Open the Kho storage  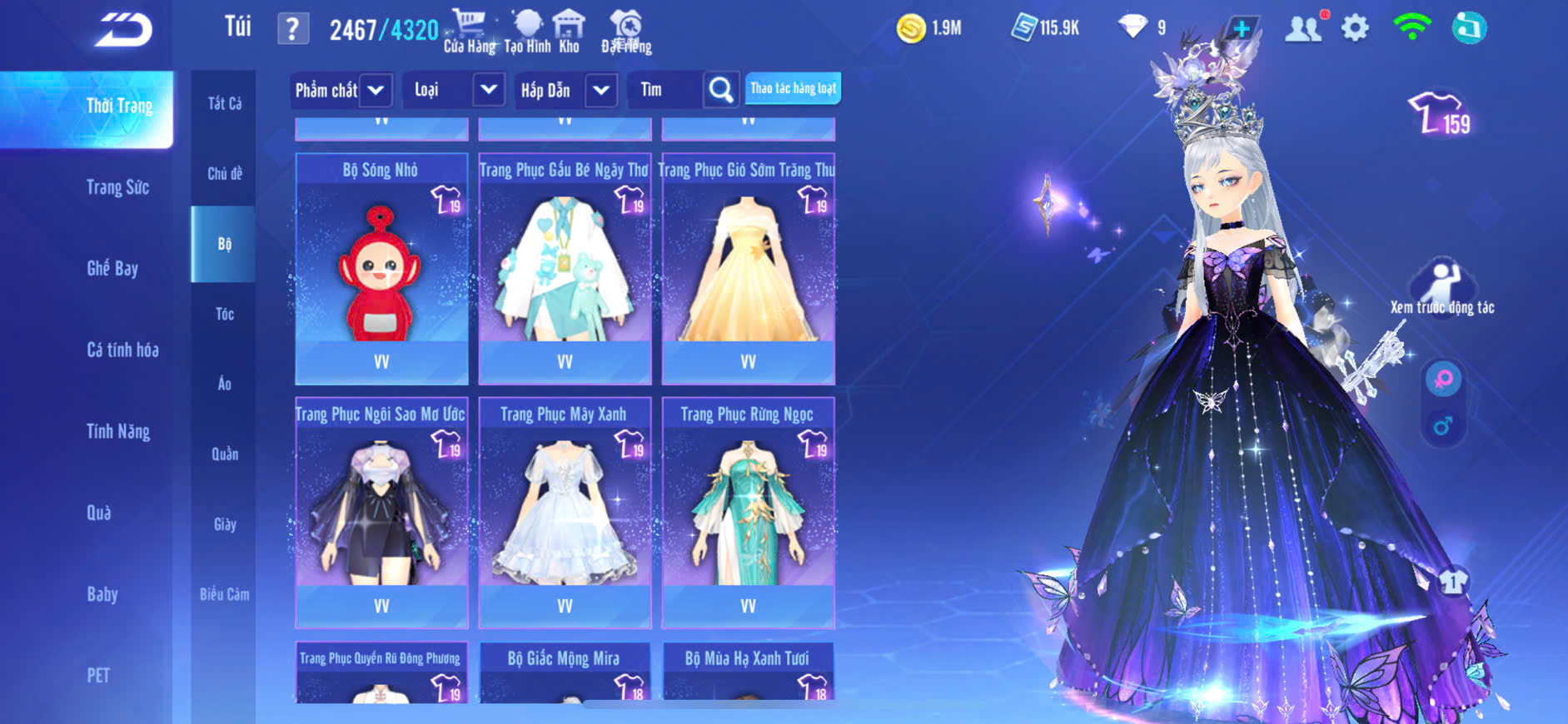click(x=569, y=32)
